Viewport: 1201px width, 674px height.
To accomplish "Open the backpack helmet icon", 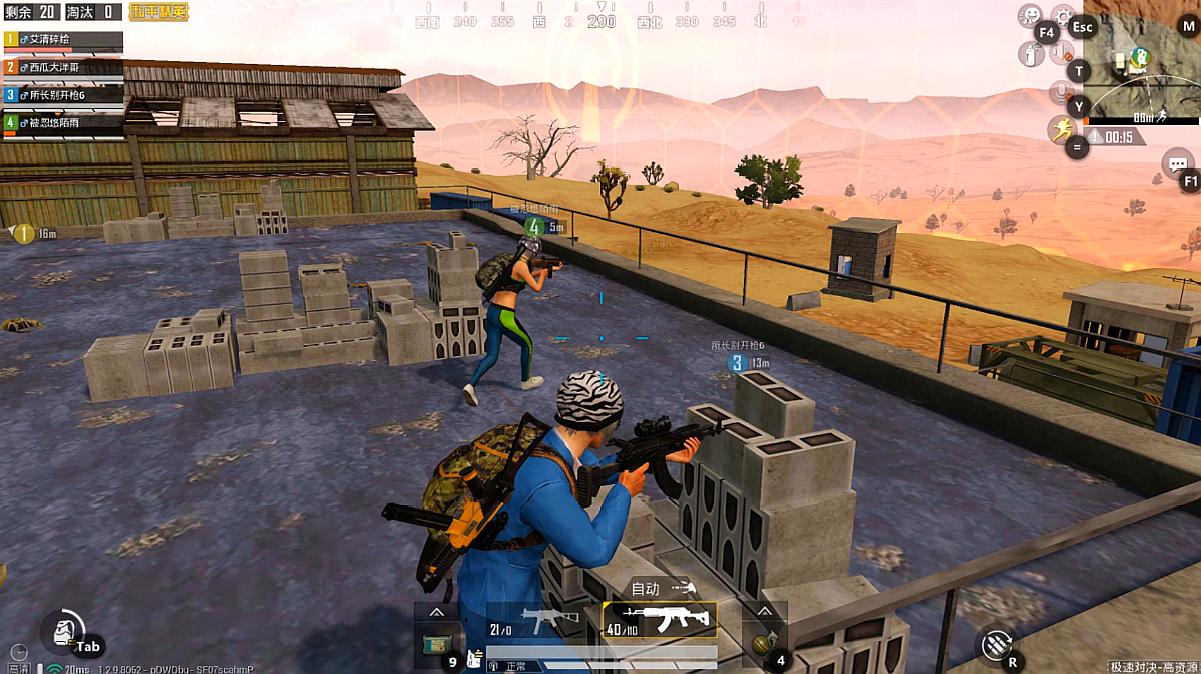I will tap(63, 631).
